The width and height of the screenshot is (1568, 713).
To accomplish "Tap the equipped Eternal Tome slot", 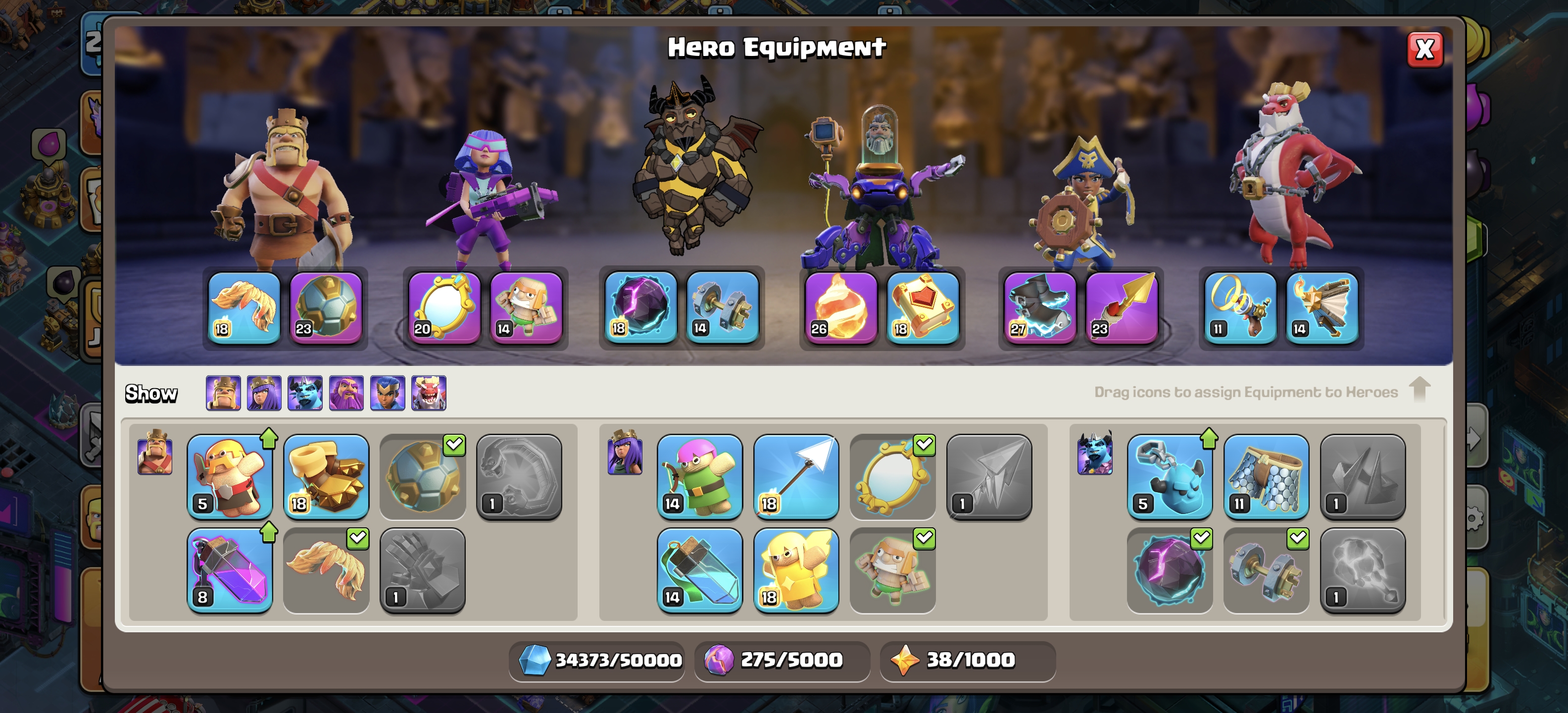I will (x=922, y=307).
